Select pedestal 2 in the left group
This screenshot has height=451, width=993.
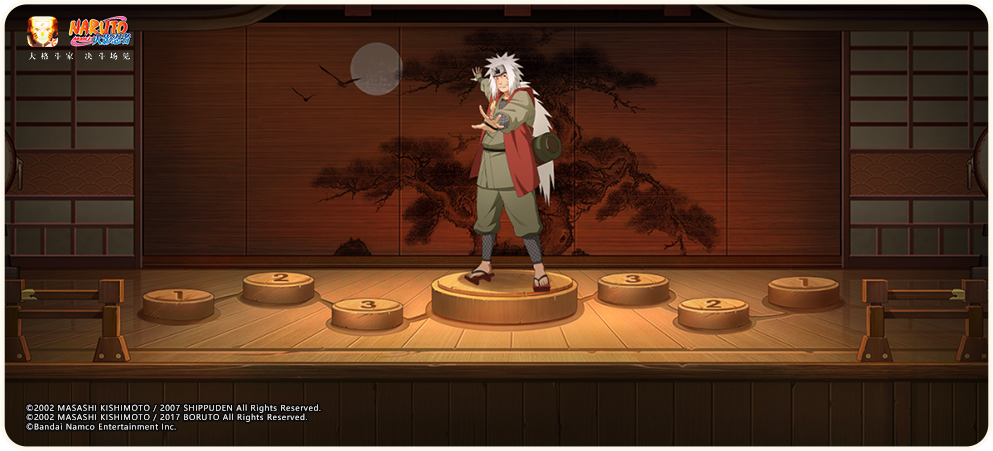278,284
